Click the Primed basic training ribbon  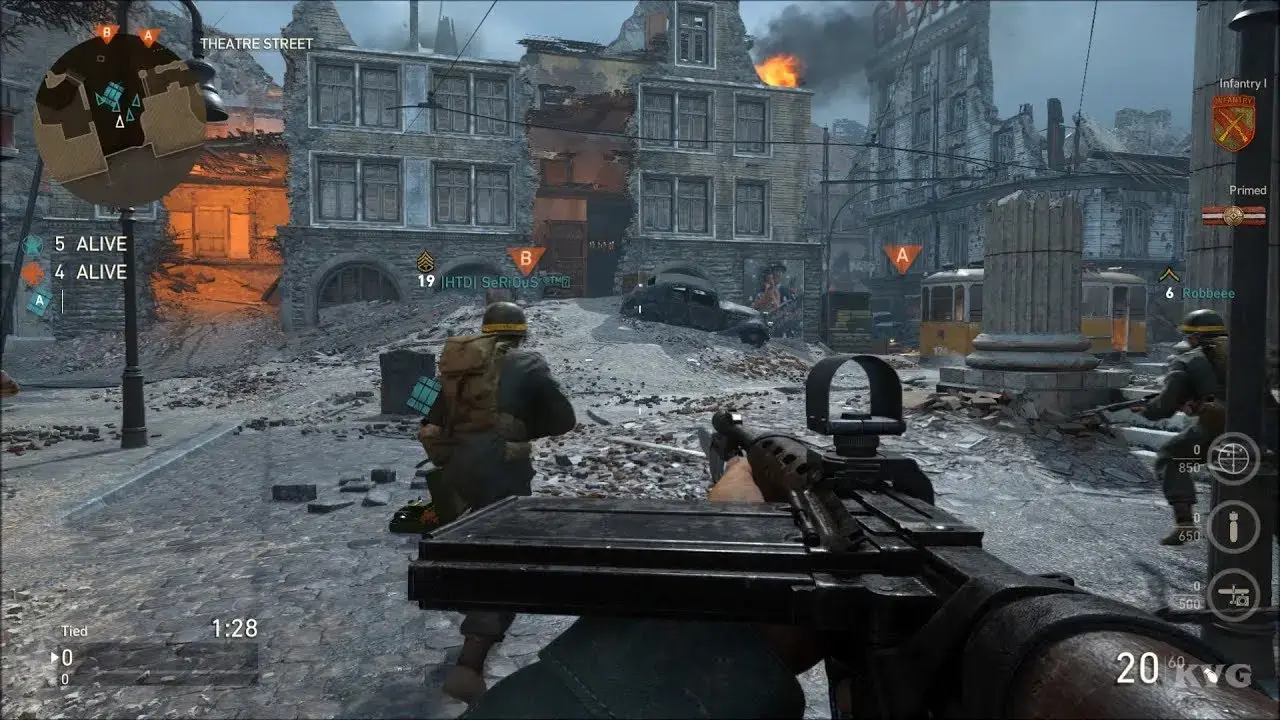1233,215
